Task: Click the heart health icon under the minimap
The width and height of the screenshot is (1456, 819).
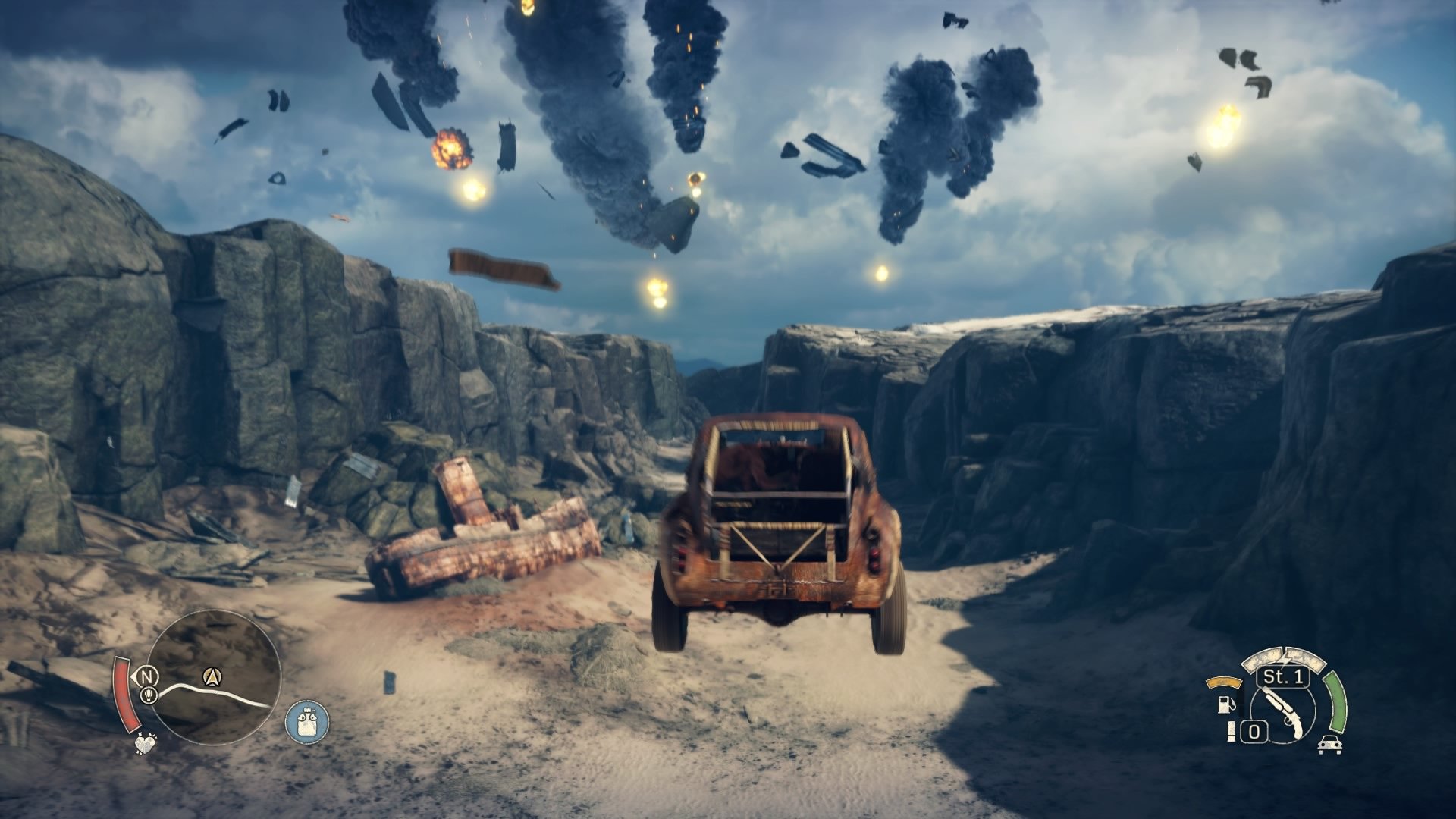Action: click(145, 745)
